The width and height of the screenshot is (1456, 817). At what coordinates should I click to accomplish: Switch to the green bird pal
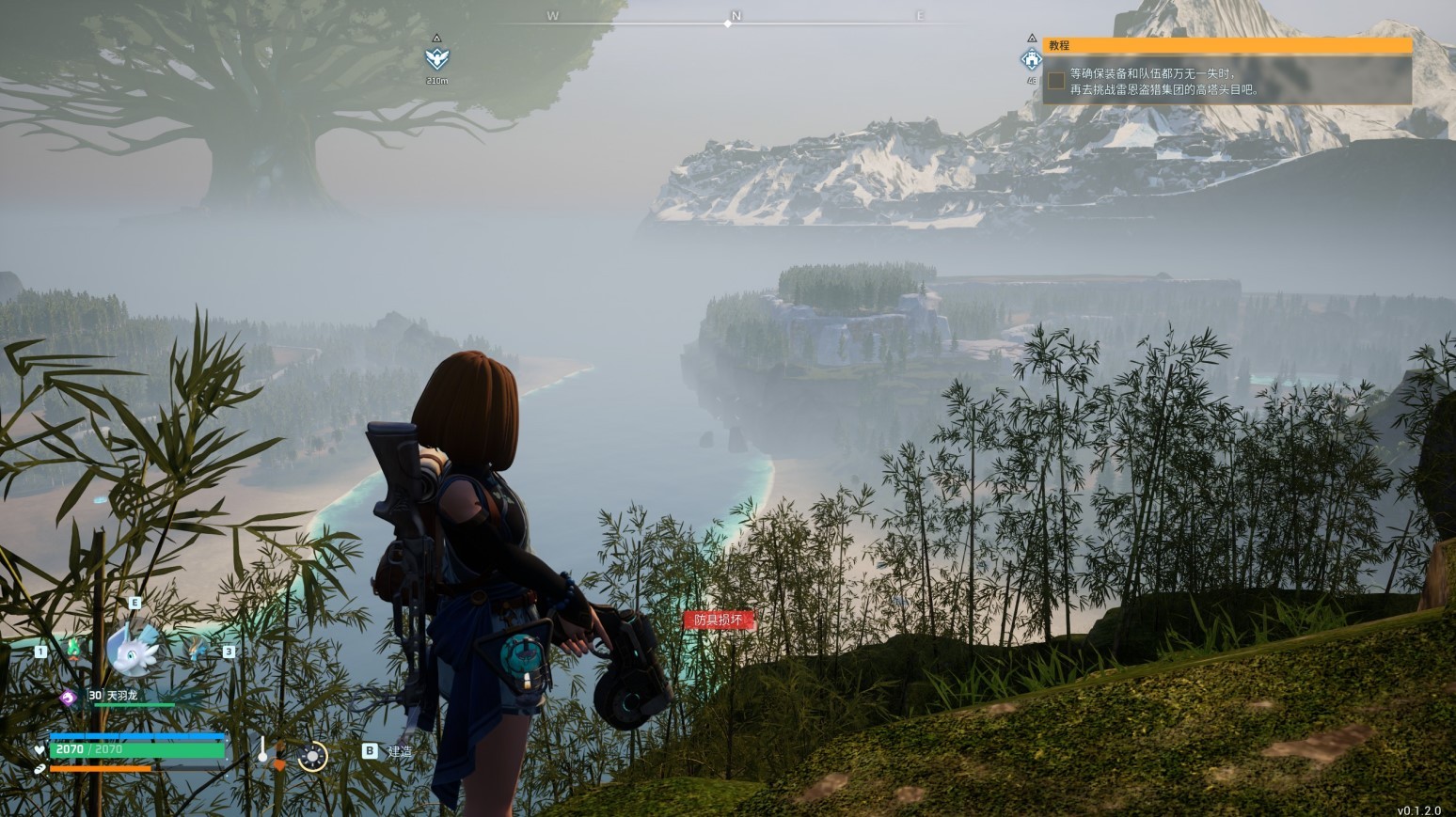(72, 648)
